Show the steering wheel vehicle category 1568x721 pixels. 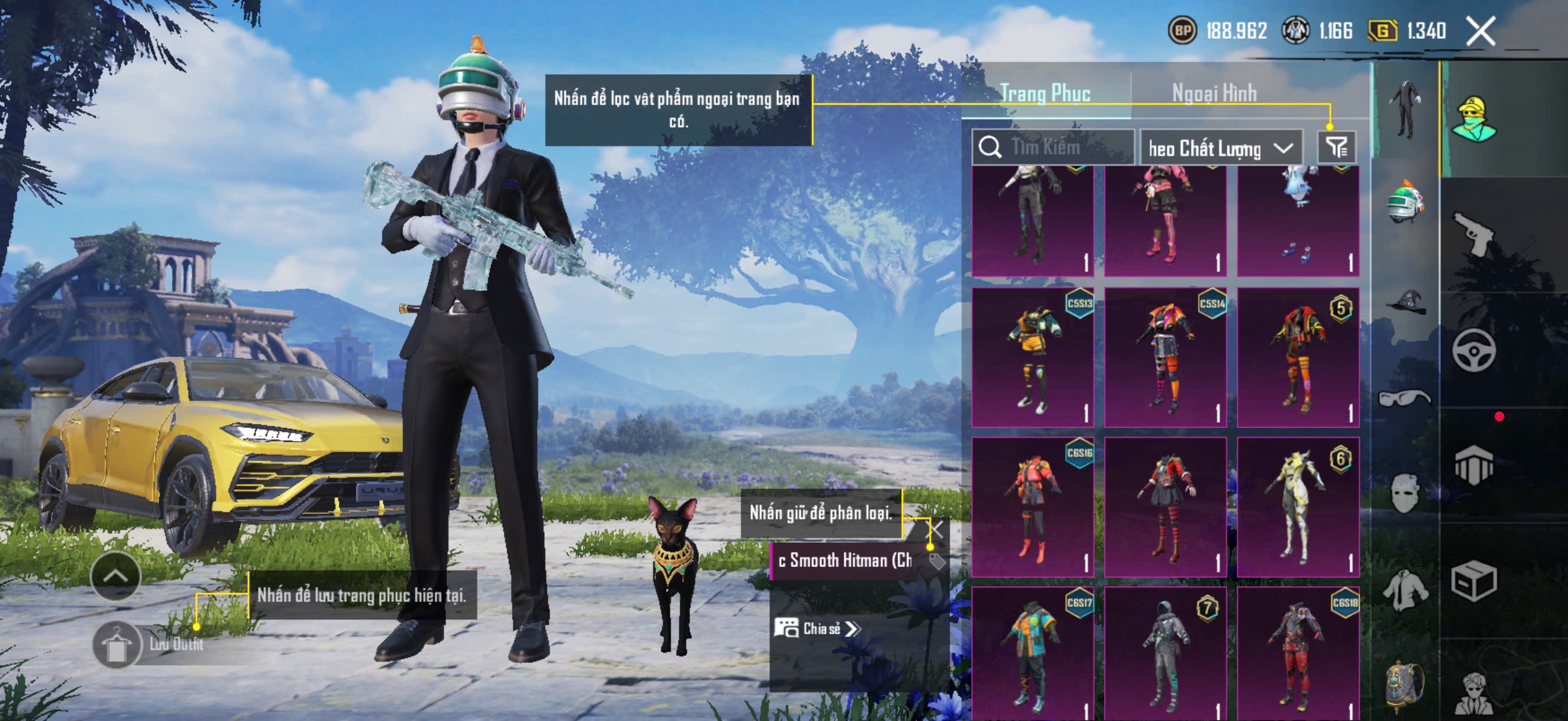[1474, 350]
